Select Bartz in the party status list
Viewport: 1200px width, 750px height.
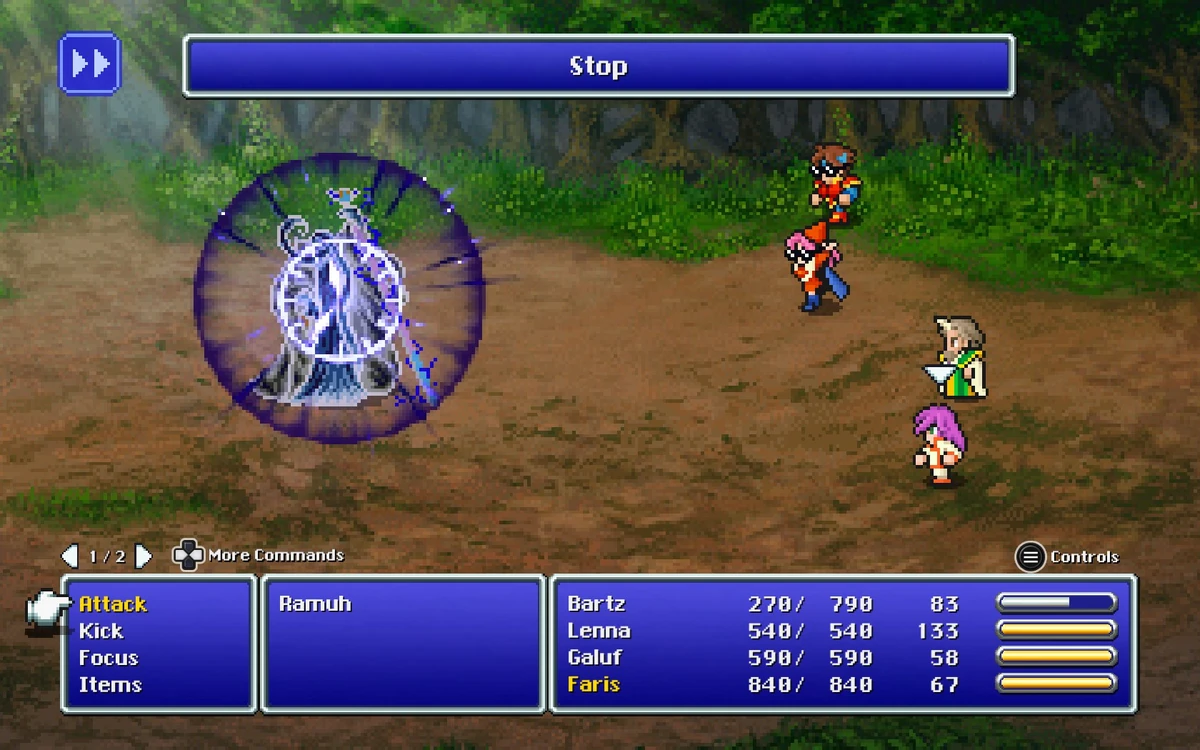point(596,604)
